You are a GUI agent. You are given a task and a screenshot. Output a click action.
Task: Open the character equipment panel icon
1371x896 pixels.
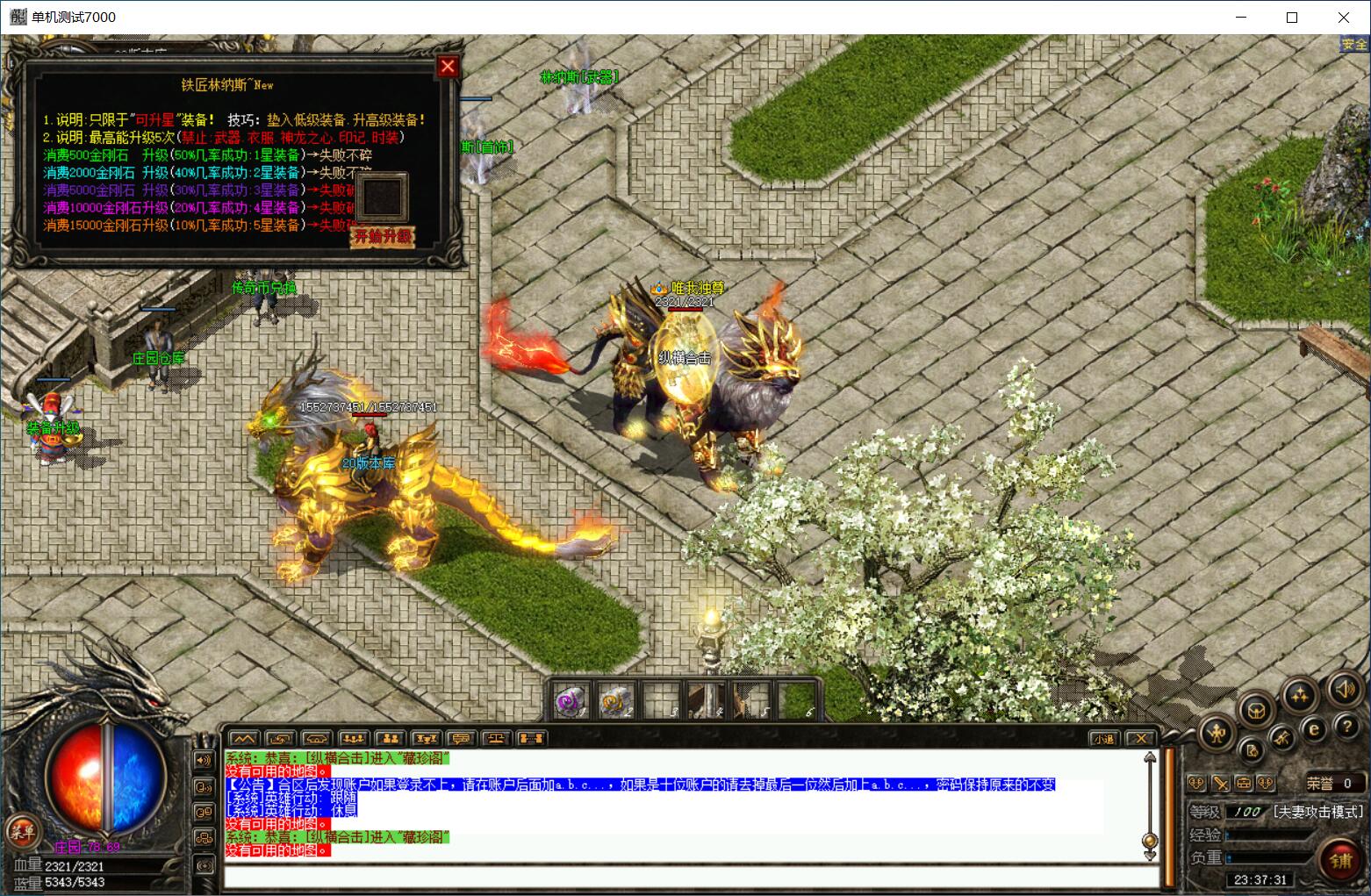coord(1216,731)
